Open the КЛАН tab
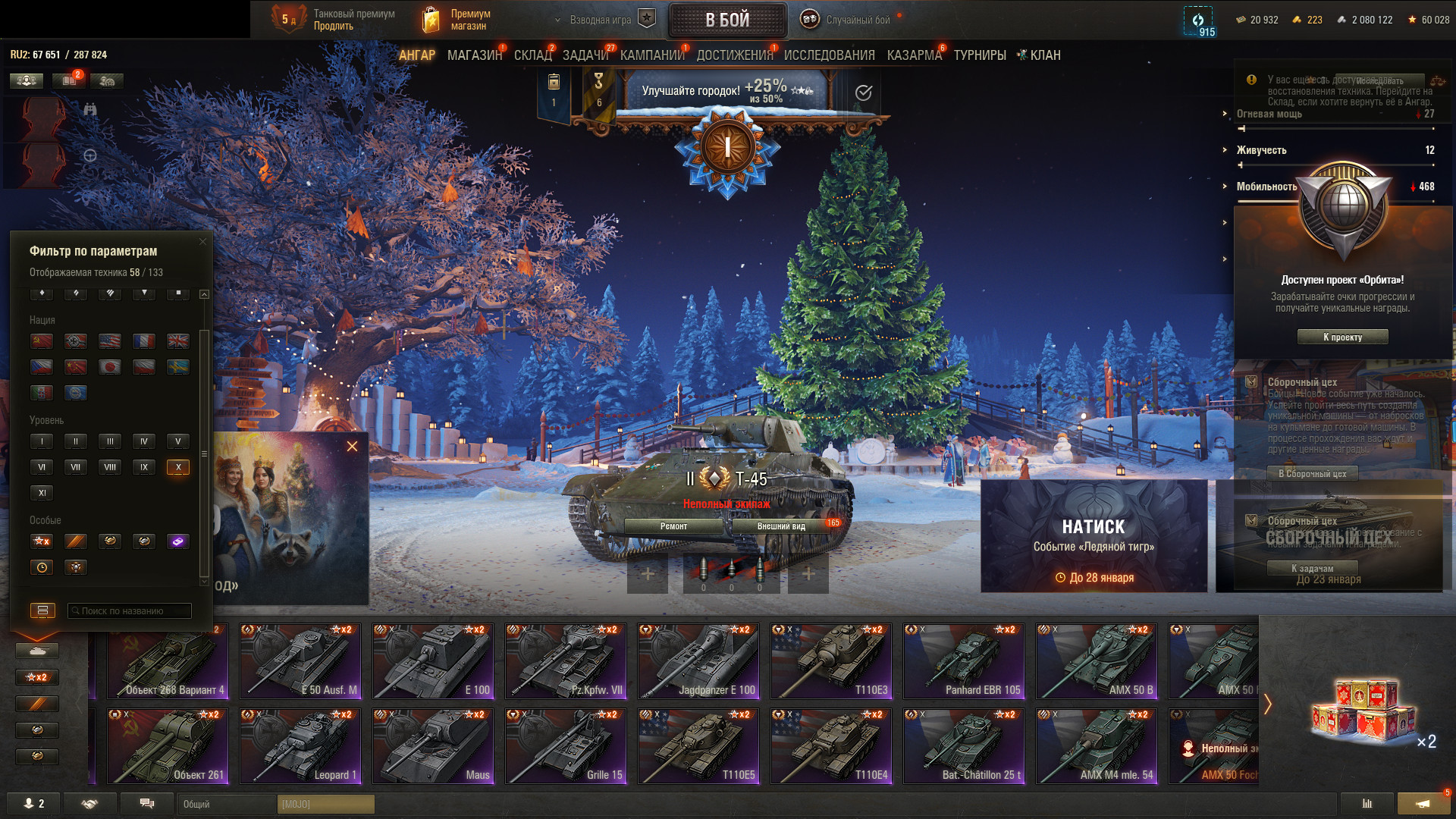The width and height of the screenshot is (1456, 819). (x=1044, y=55)
